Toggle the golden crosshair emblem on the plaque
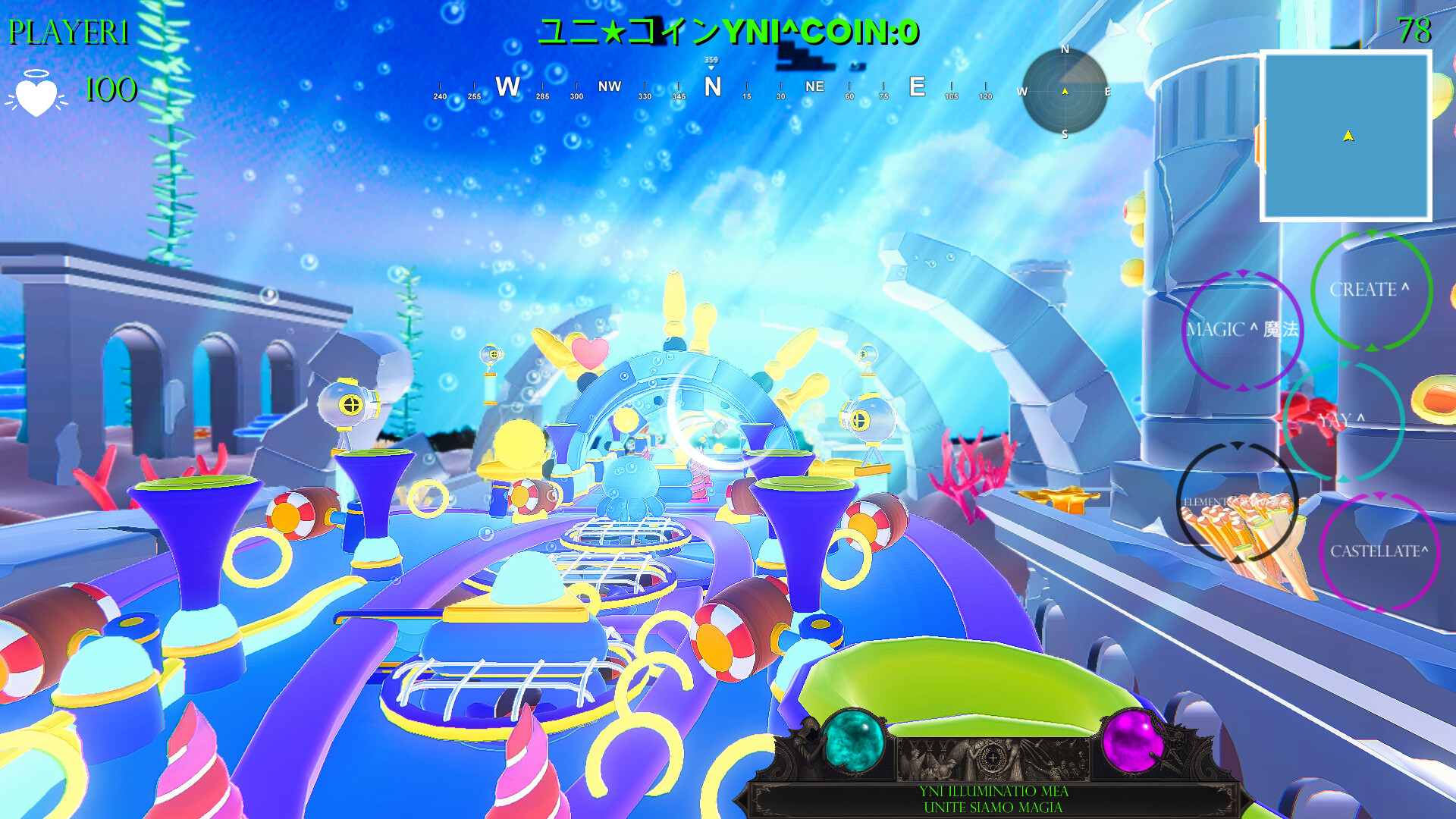Screen dimensions: 1456x819 click(x=993, y=757)
